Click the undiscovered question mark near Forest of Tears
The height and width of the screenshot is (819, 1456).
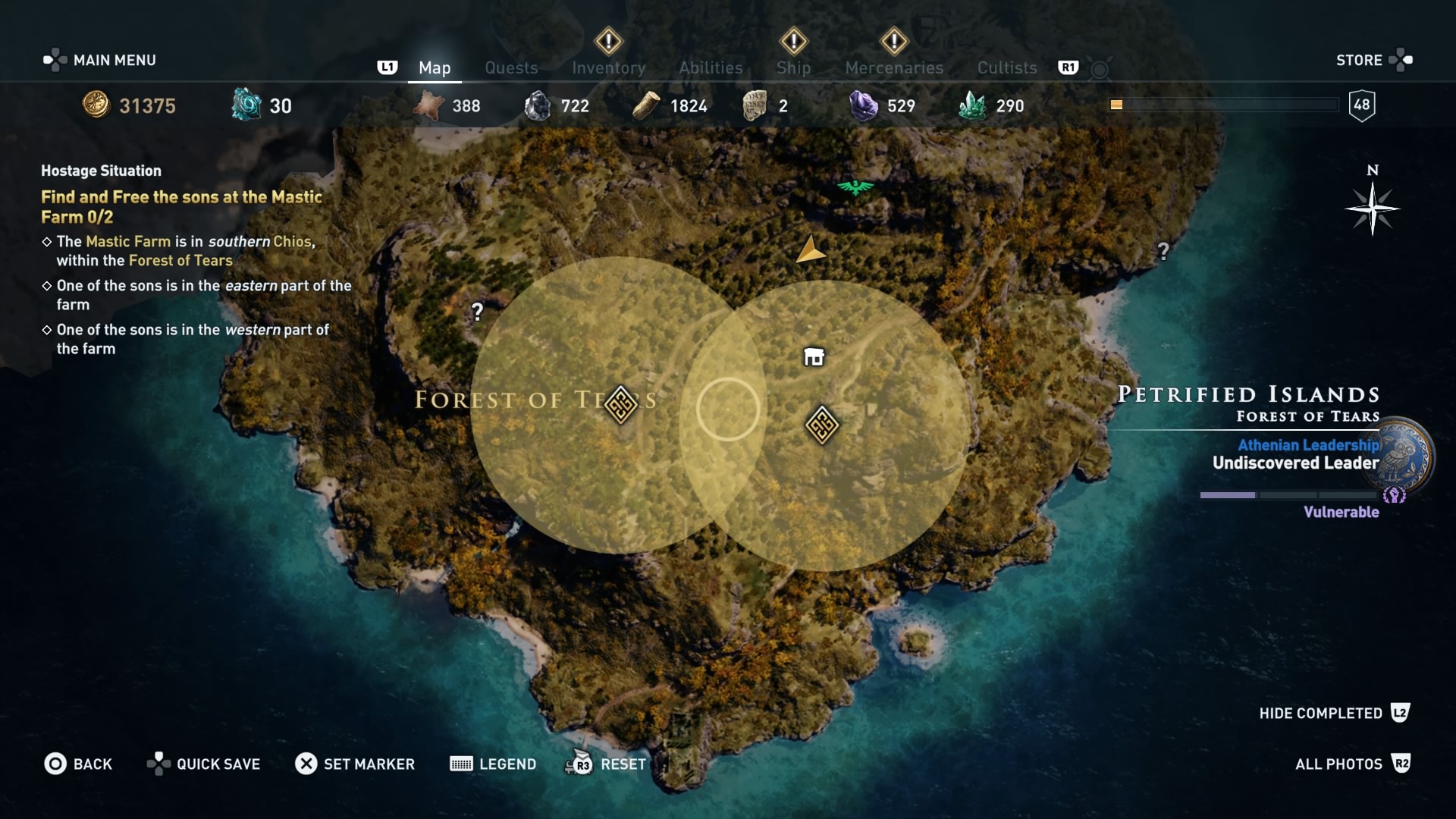tap(478, 311)
